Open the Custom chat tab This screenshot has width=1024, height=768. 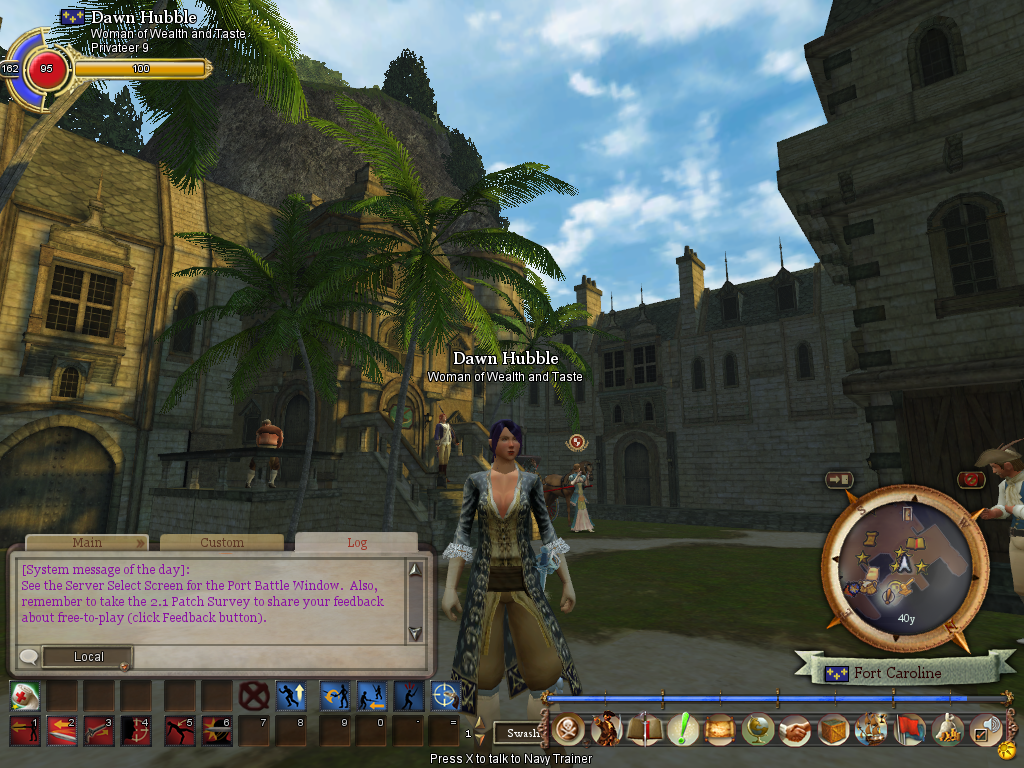pos(222,543)
